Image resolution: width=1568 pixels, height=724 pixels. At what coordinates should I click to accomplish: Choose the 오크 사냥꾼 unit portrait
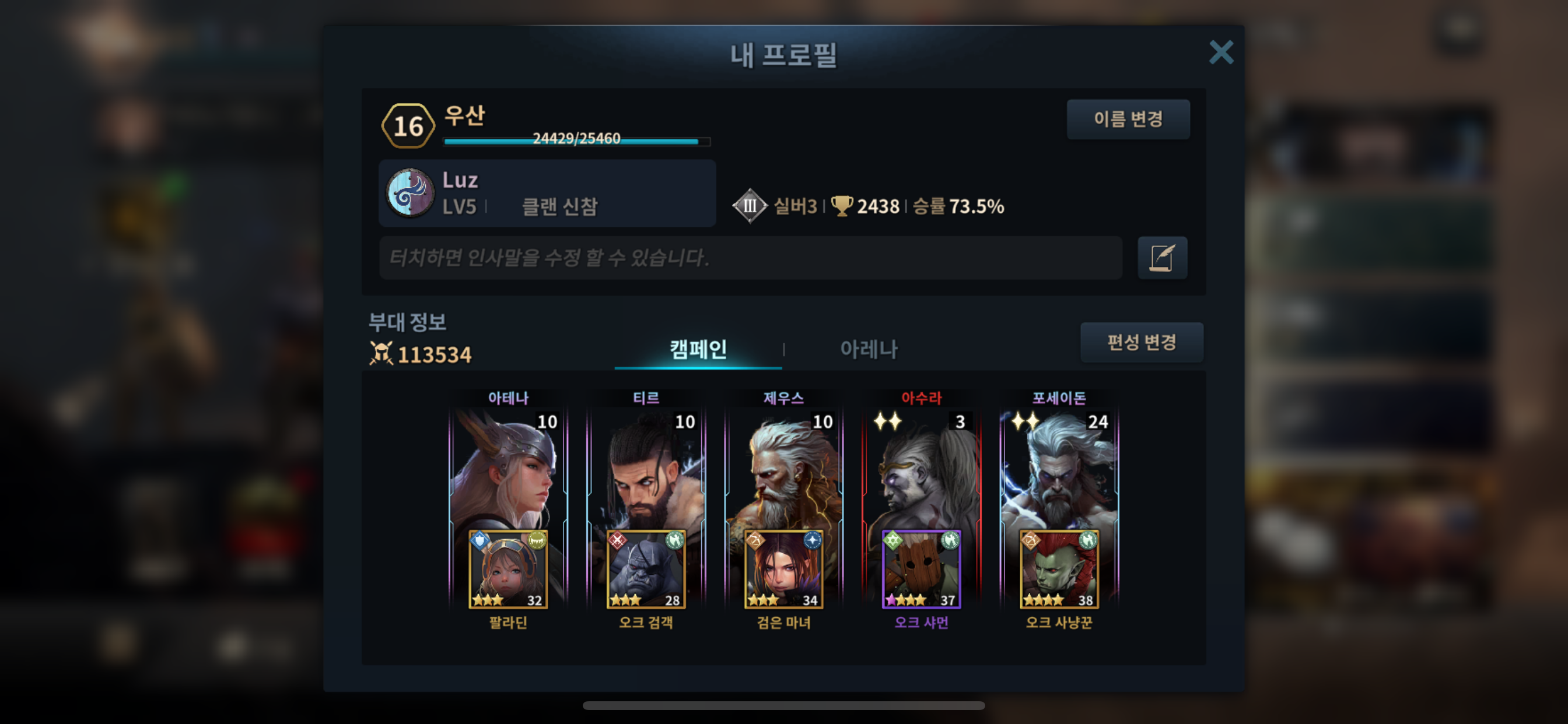coord(1059,570)
